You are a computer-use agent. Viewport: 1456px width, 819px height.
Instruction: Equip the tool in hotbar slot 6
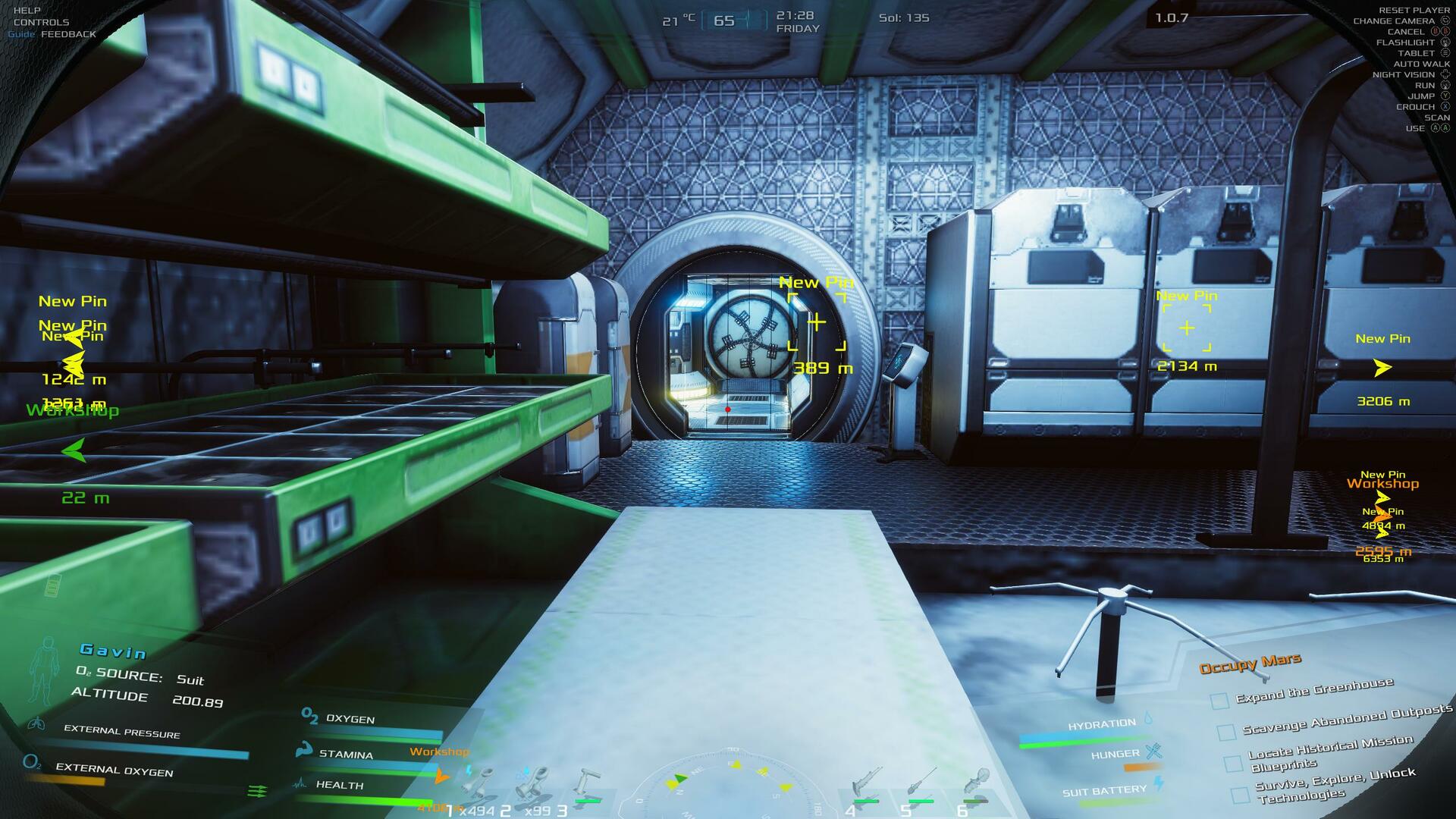pos(975,787)
